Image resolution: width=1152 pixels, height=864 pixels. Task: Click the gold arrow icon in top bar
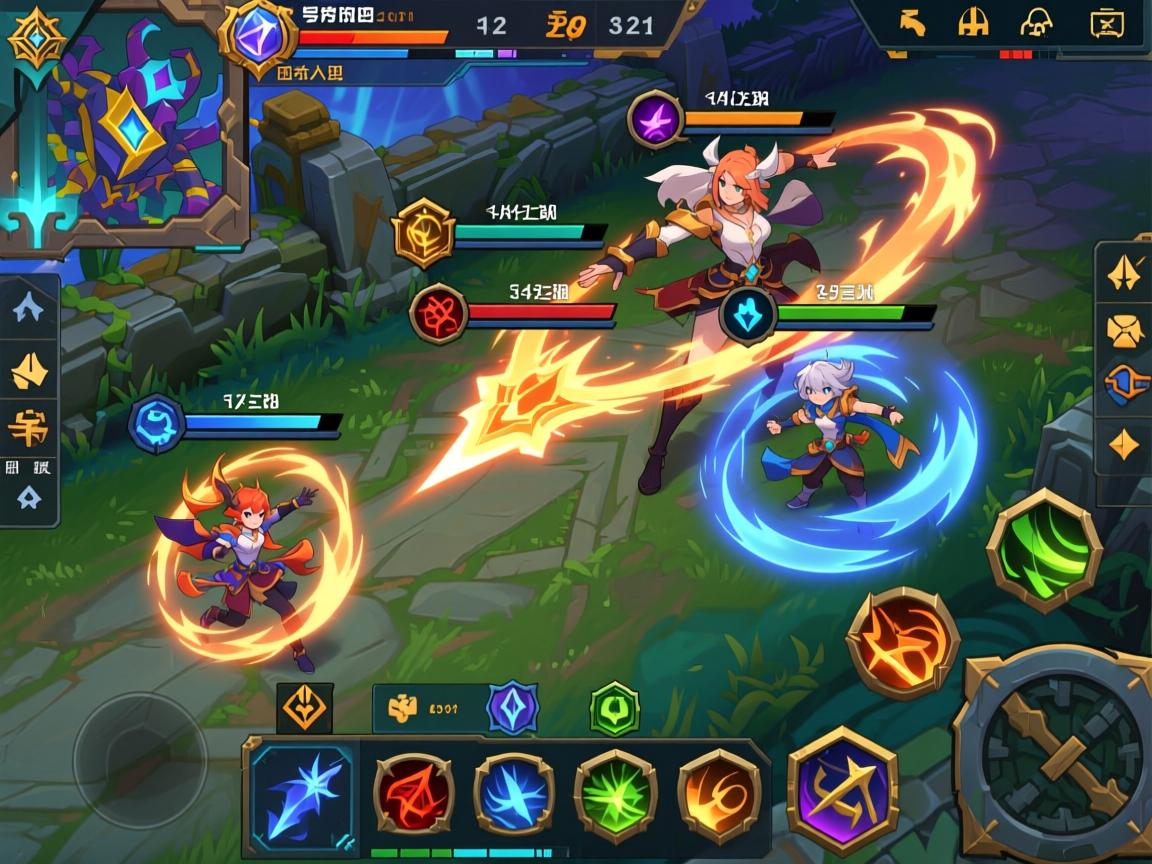(911, 22)
